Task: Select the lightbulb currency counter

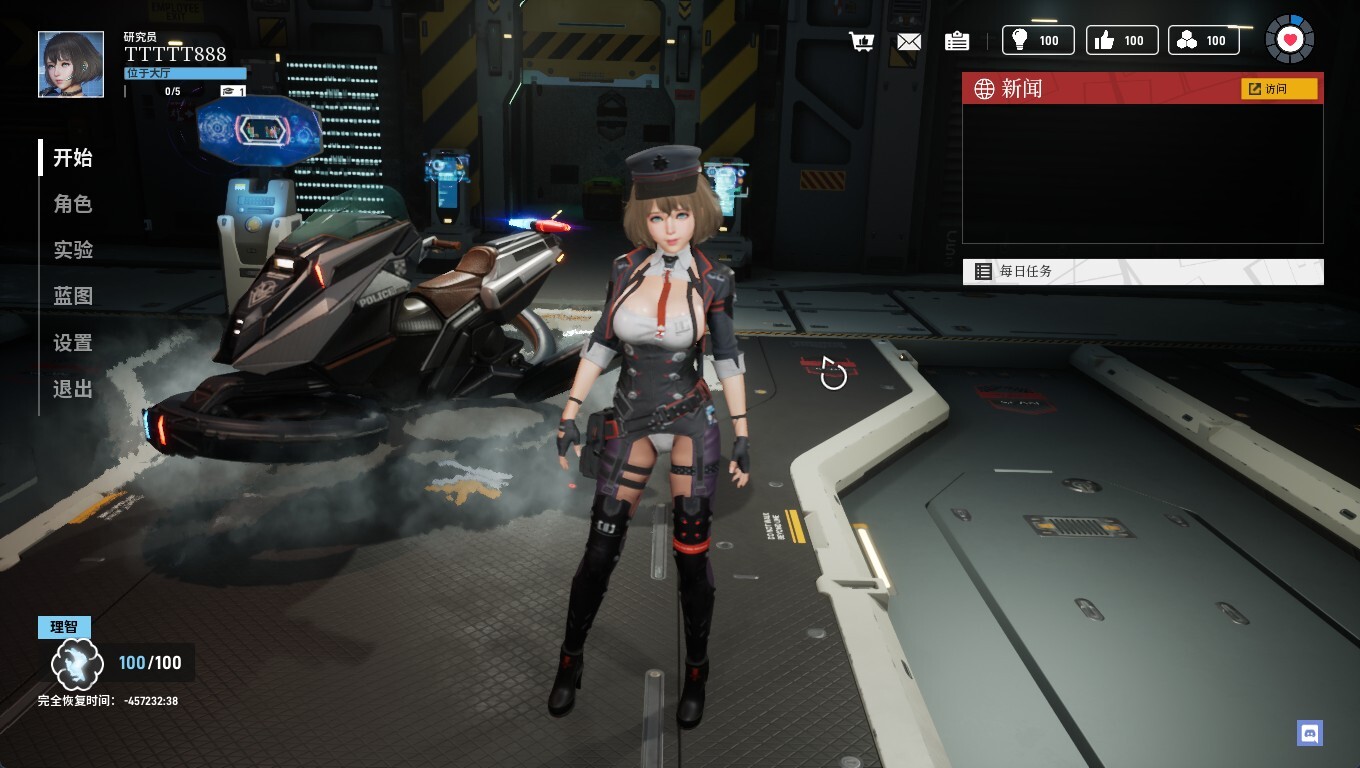Action: (1038, 40)
